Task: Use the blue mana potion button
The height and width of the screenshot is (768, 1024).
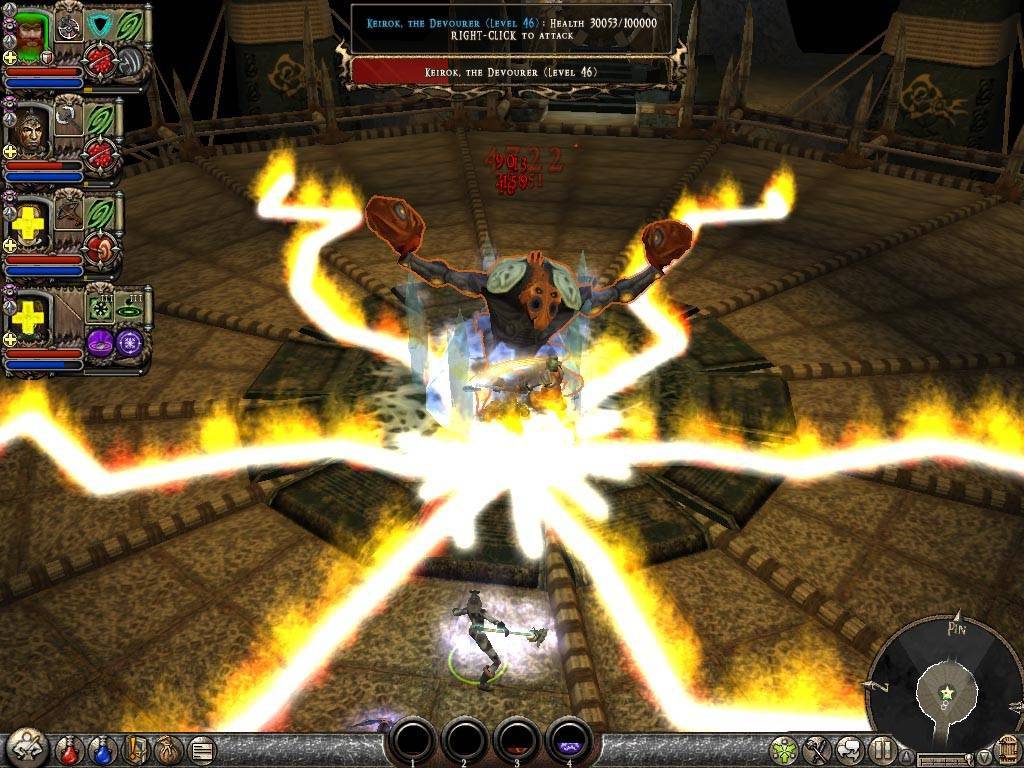Action: [103, 749]
